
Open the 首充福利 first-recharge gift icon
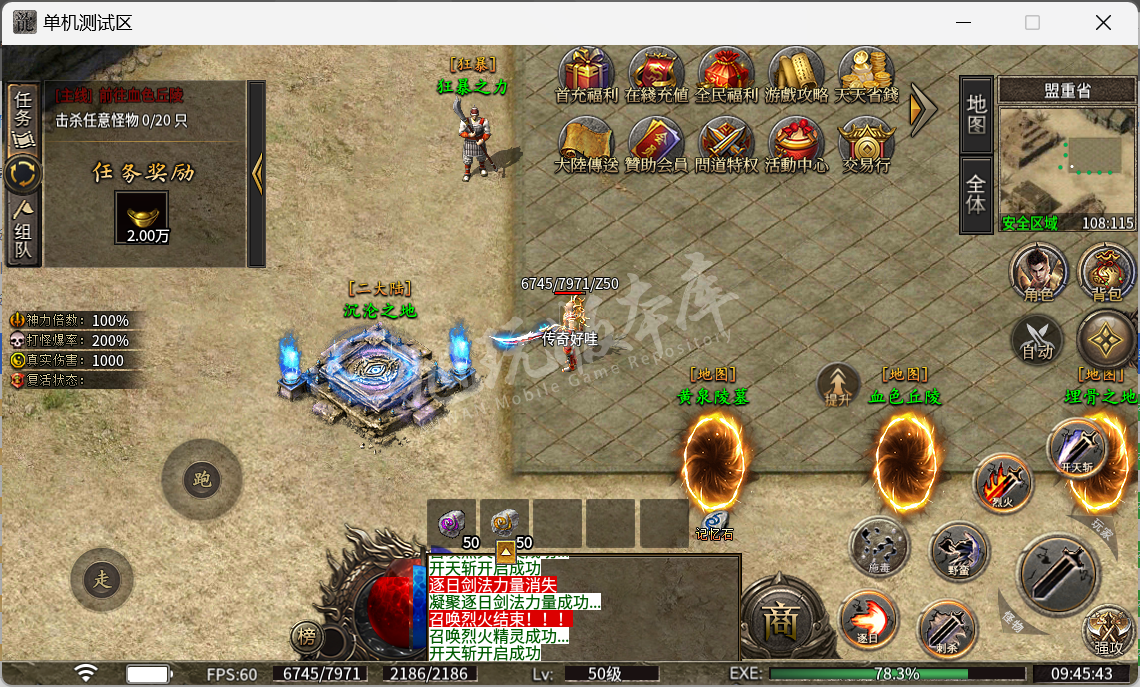[x=586, y=73]
